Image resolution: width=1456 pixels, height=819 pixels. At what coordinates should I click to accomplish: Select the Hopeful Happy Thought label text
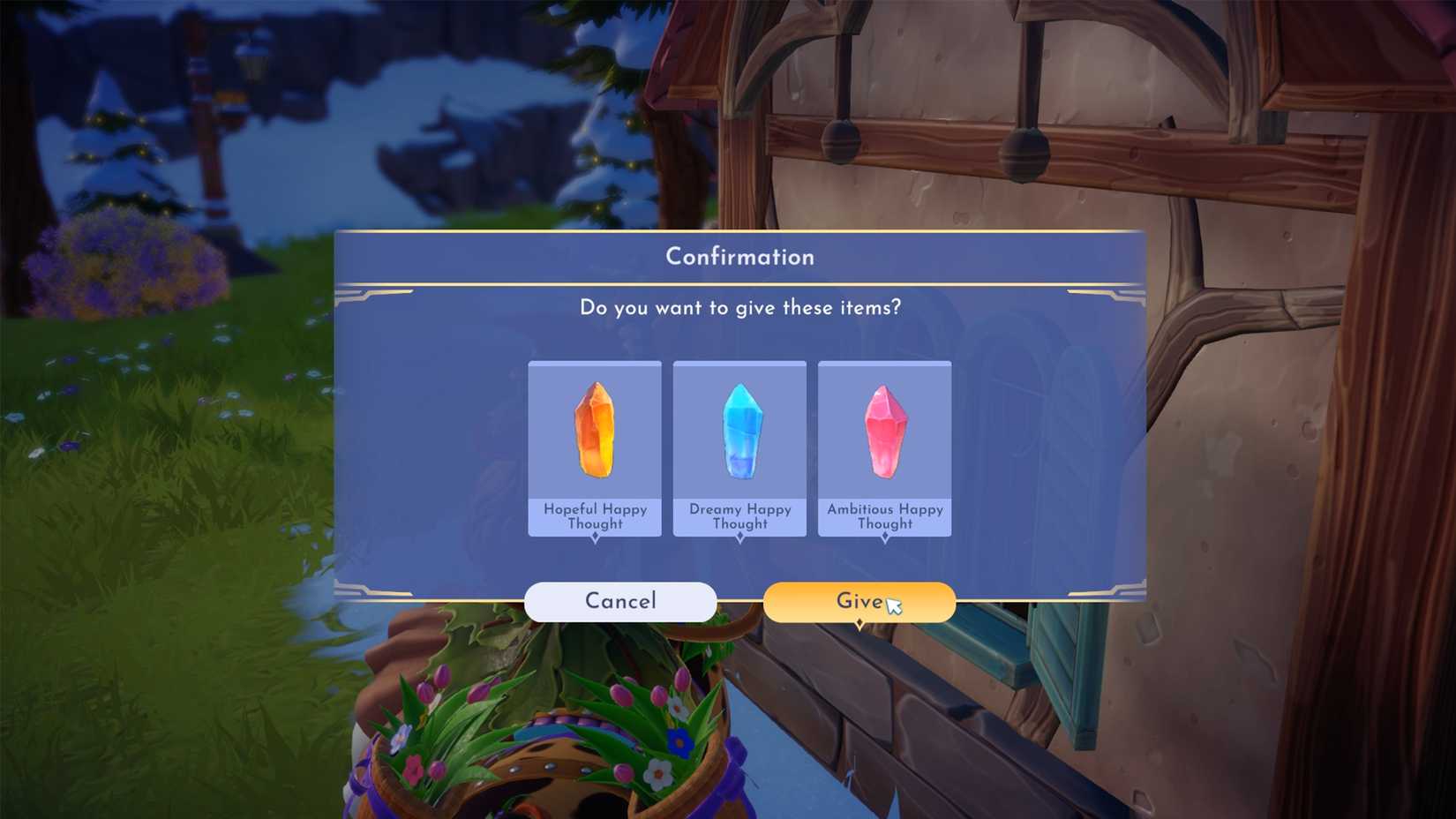pyautogui.click(x=595, y=516)
